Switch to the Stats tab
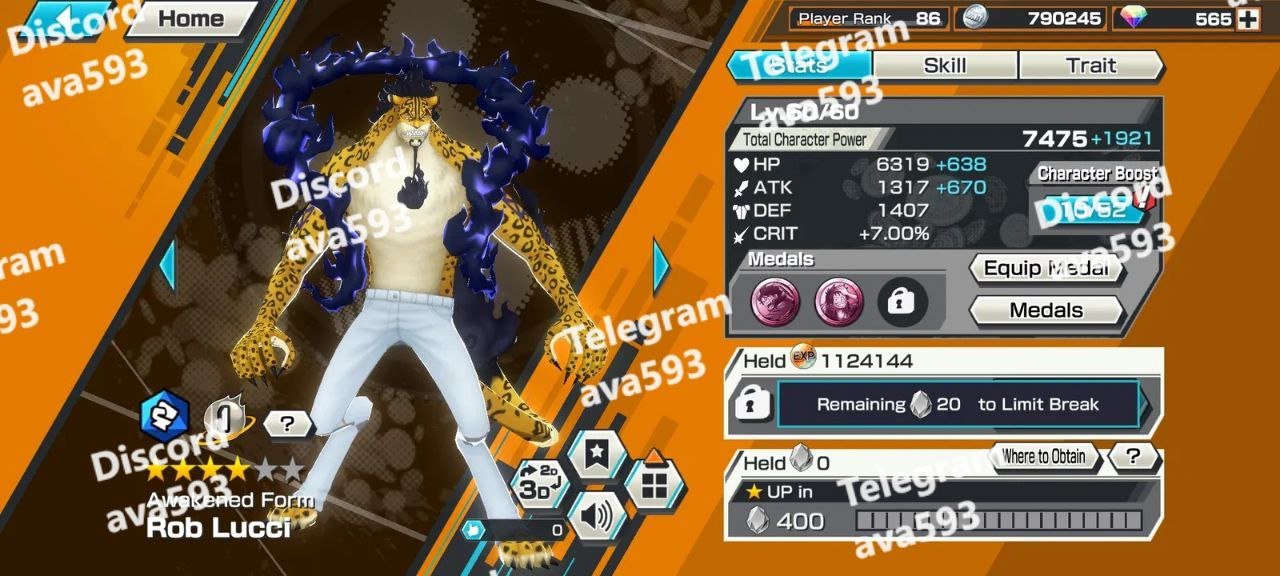1280x576 pixels. pyautogui.click(x=800, y=66)
